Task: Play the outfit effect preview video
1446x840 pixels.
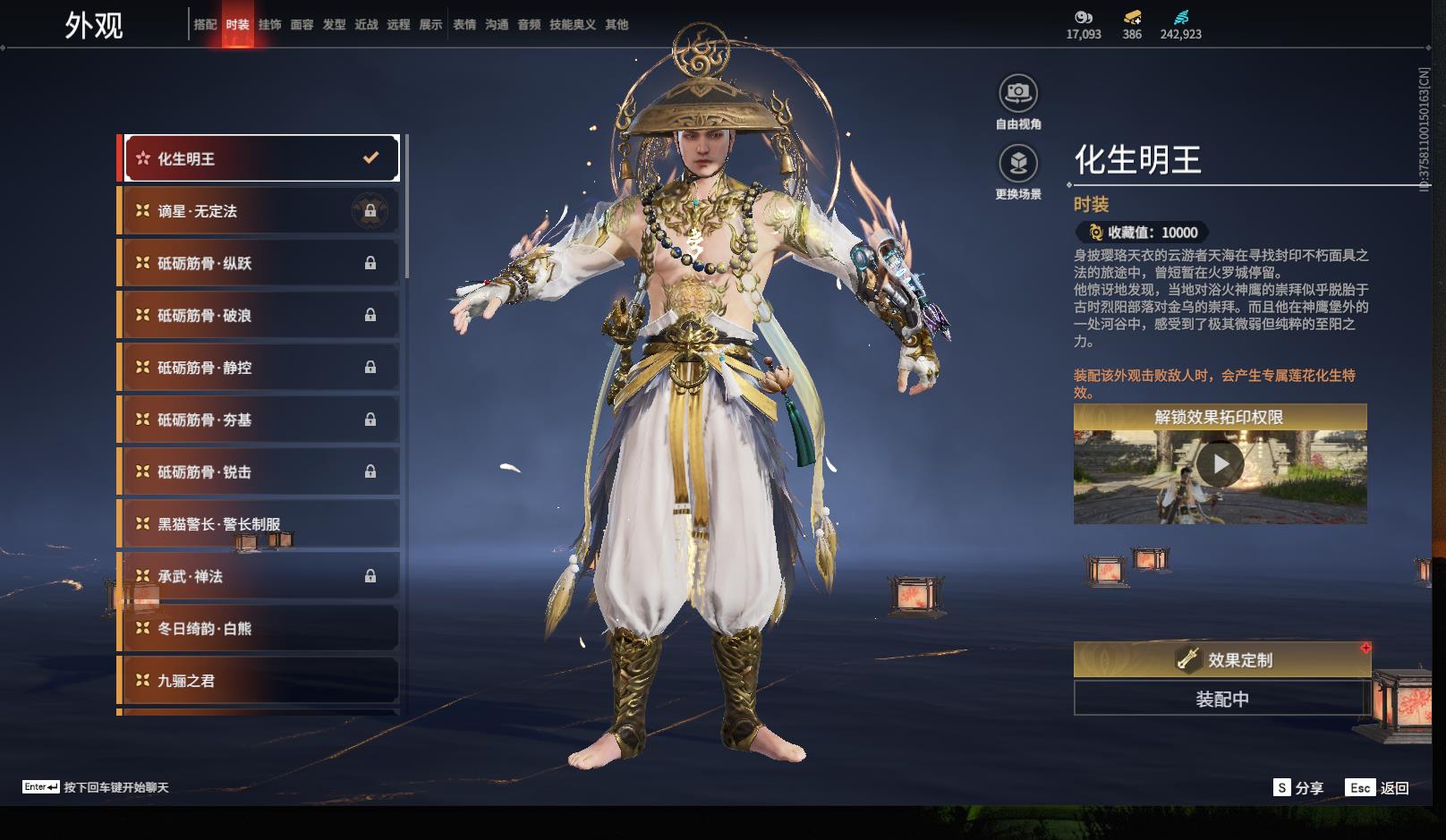Action: tap(1221, 465)
